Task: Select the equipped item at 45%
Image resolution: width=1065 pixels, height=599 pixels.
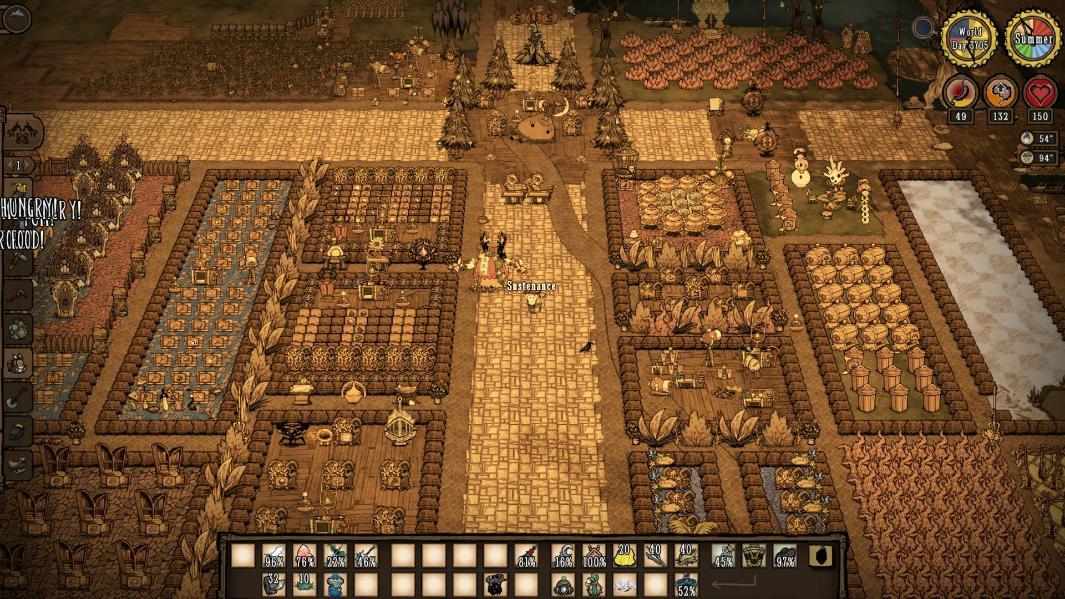Action: click(724, 556)
